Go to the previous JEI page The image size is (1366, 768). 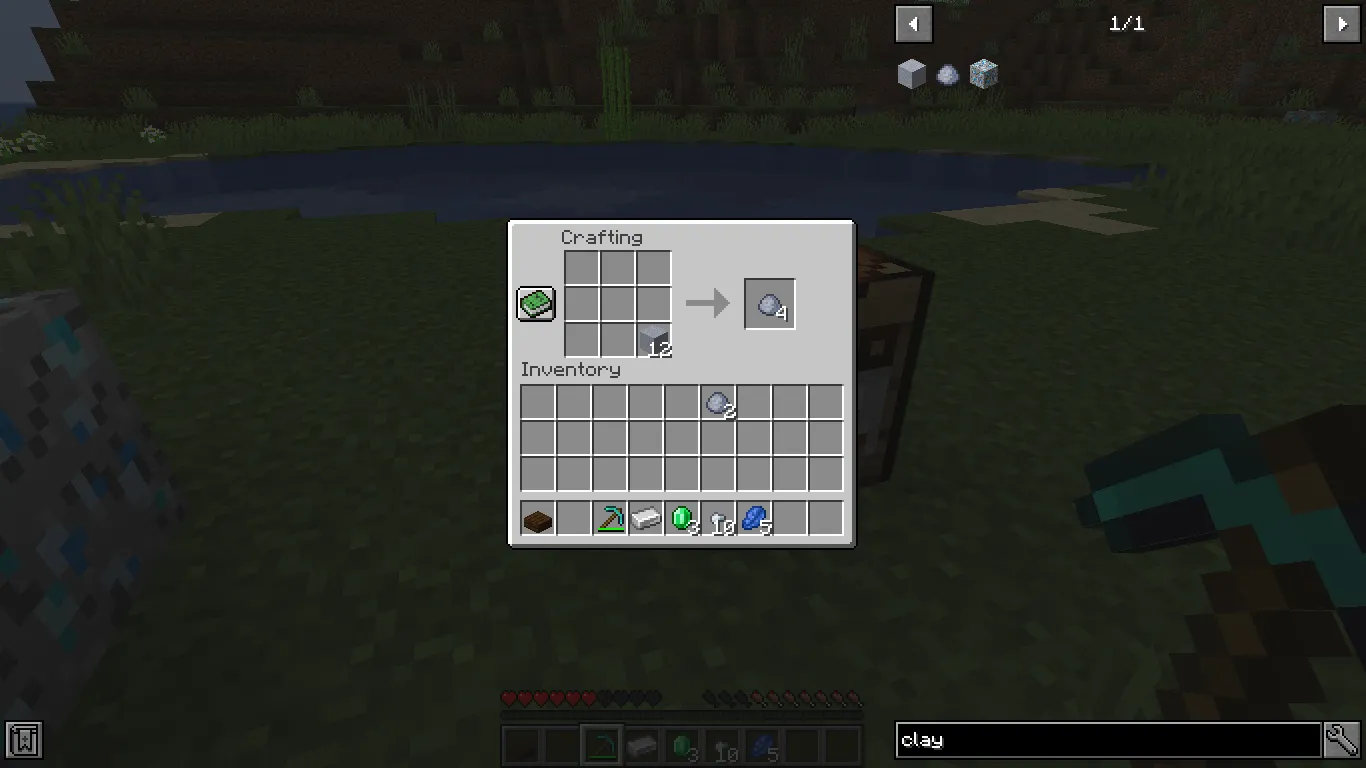pyautogui.click(x=912, y=23)
